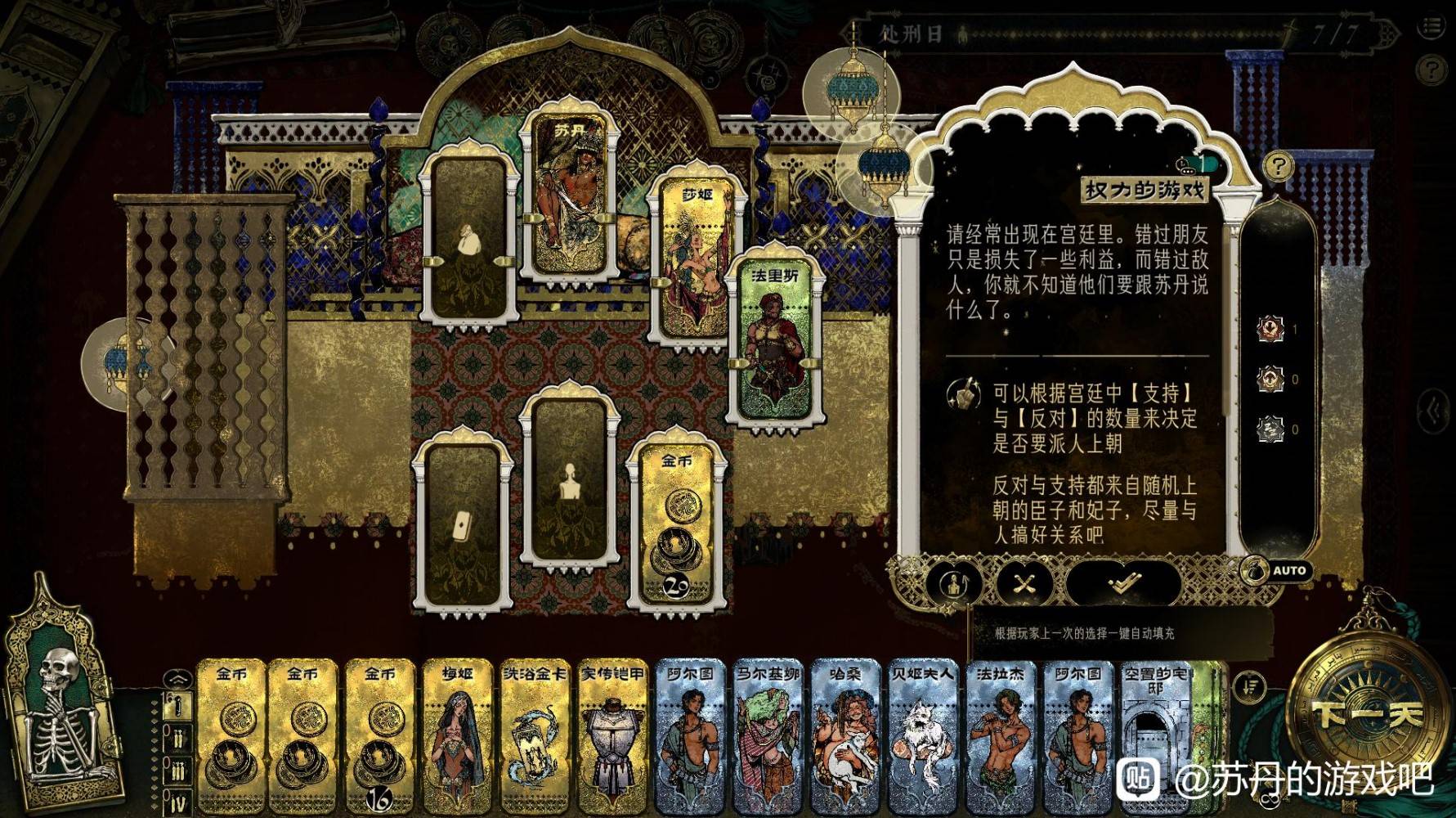Open the event panel's question mark help
Screen dimensions: 1456x818
click(x=1278, y=167)
